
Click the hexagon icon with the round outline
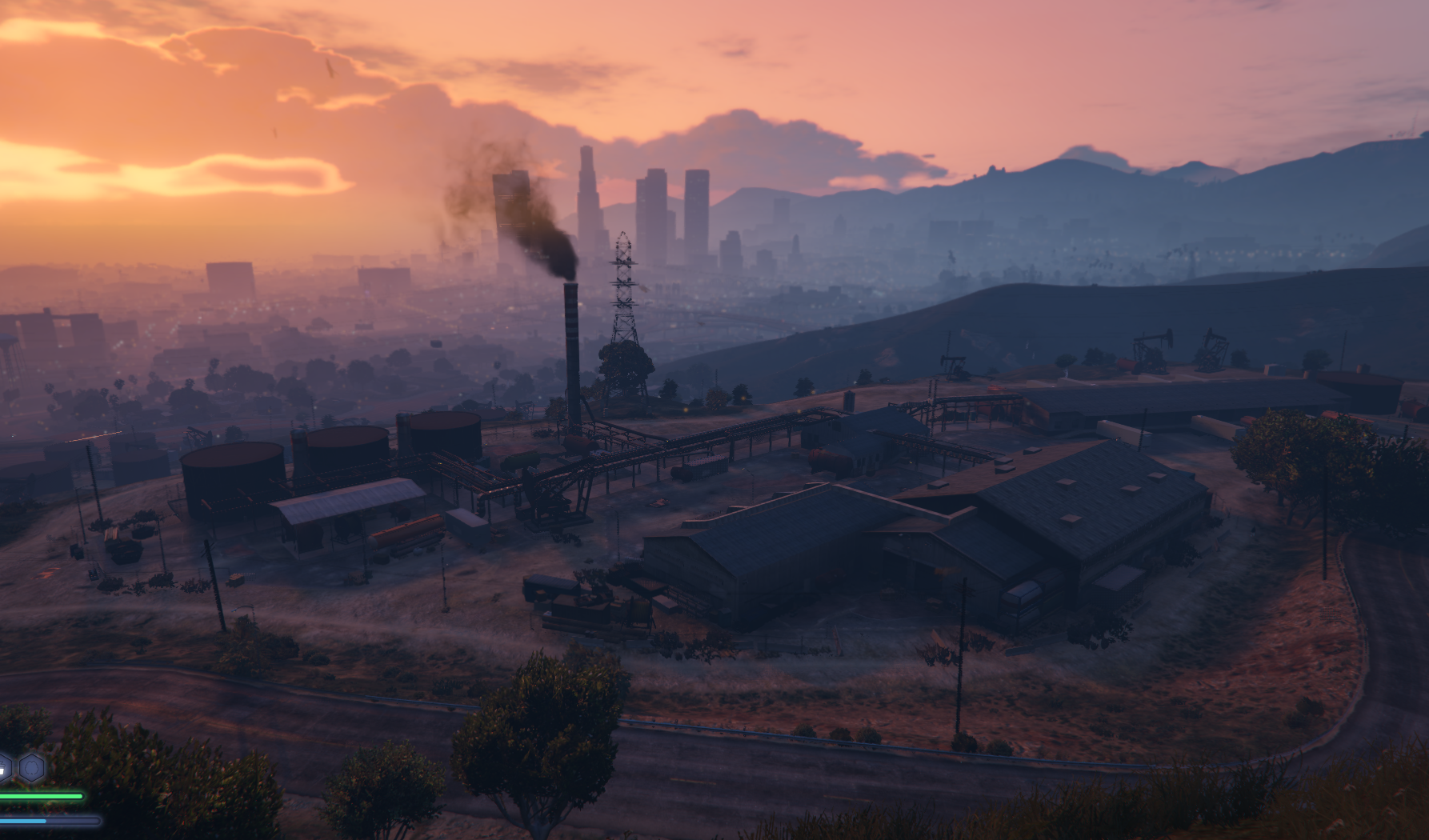click(x=32, y=768)
